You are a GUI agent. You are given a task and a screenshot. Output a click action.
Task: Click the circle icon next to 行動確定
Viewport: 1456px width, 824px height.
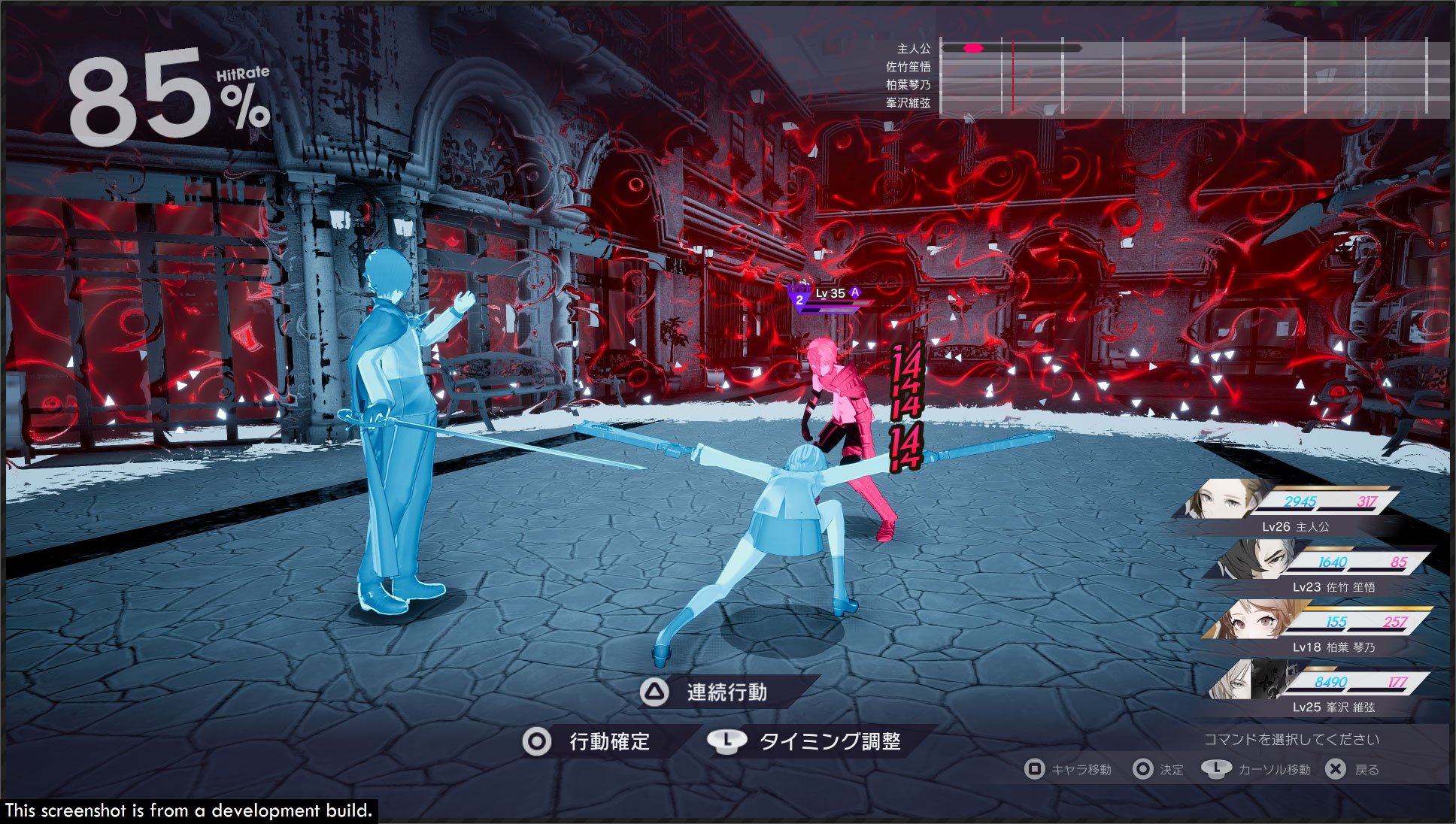(537, 741)
